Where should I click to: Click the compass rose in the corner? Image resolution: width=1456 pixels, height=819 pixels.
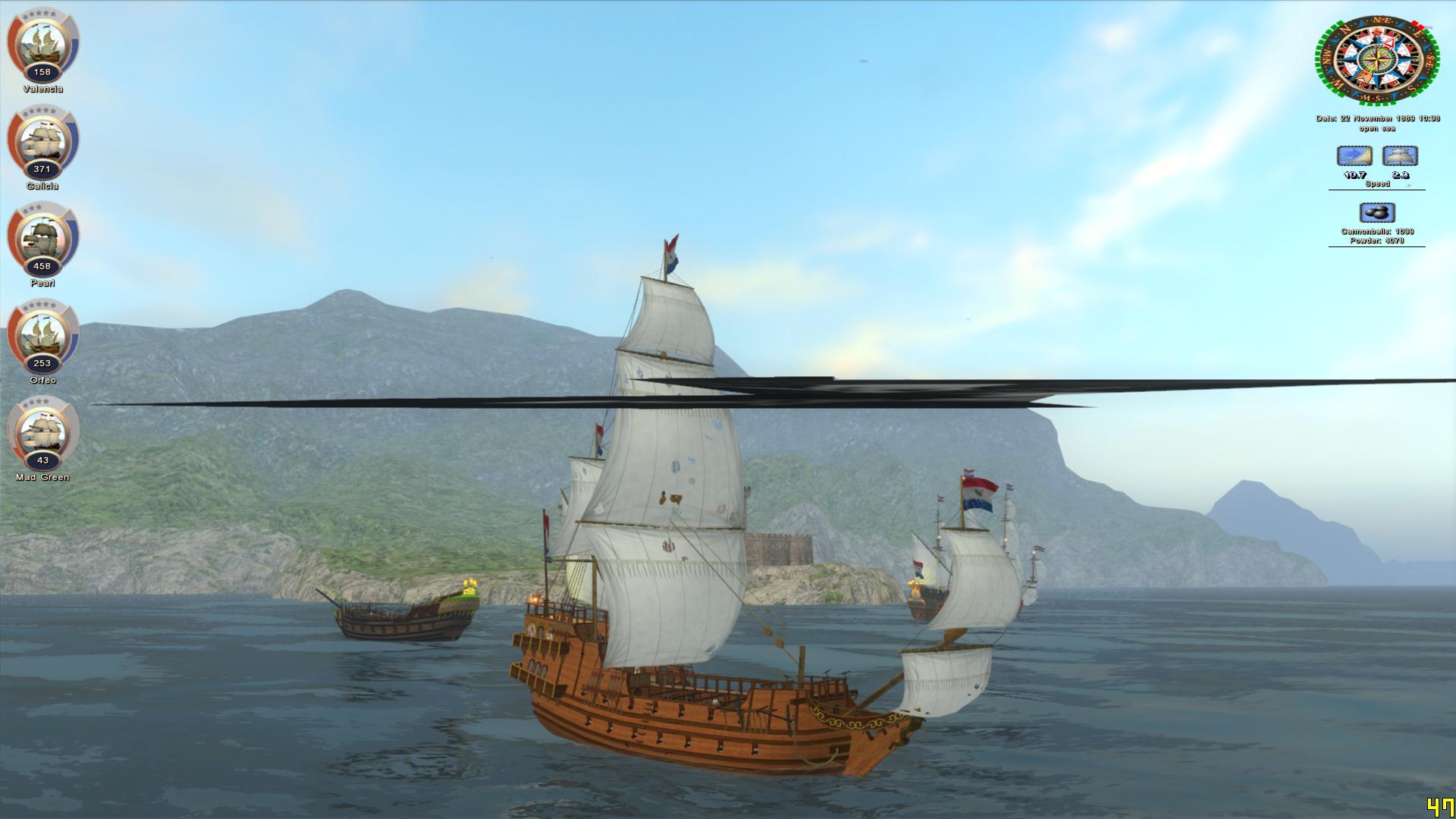[x=1376, y=61]
